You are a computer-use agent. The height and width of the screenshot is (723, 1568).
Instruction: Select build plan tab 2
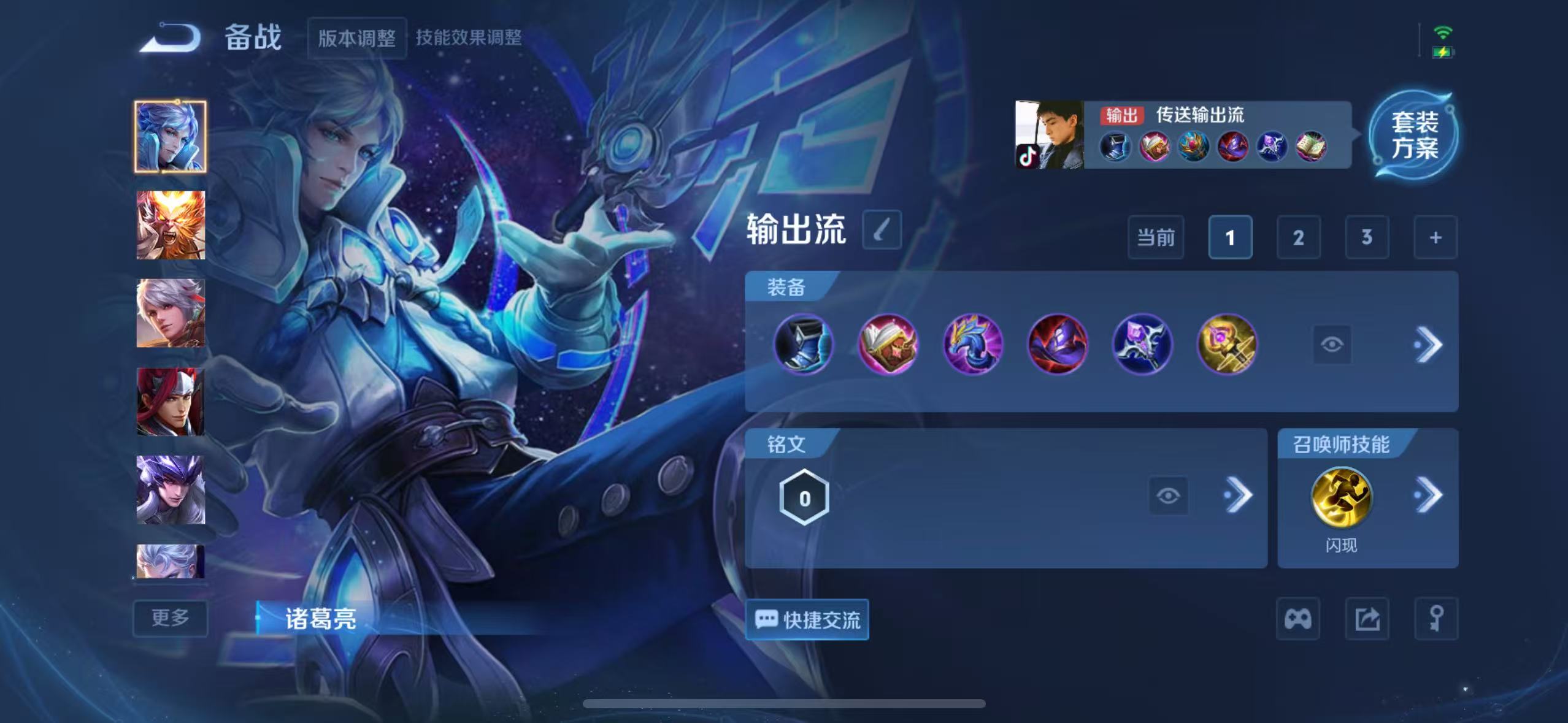point(1299,237)
